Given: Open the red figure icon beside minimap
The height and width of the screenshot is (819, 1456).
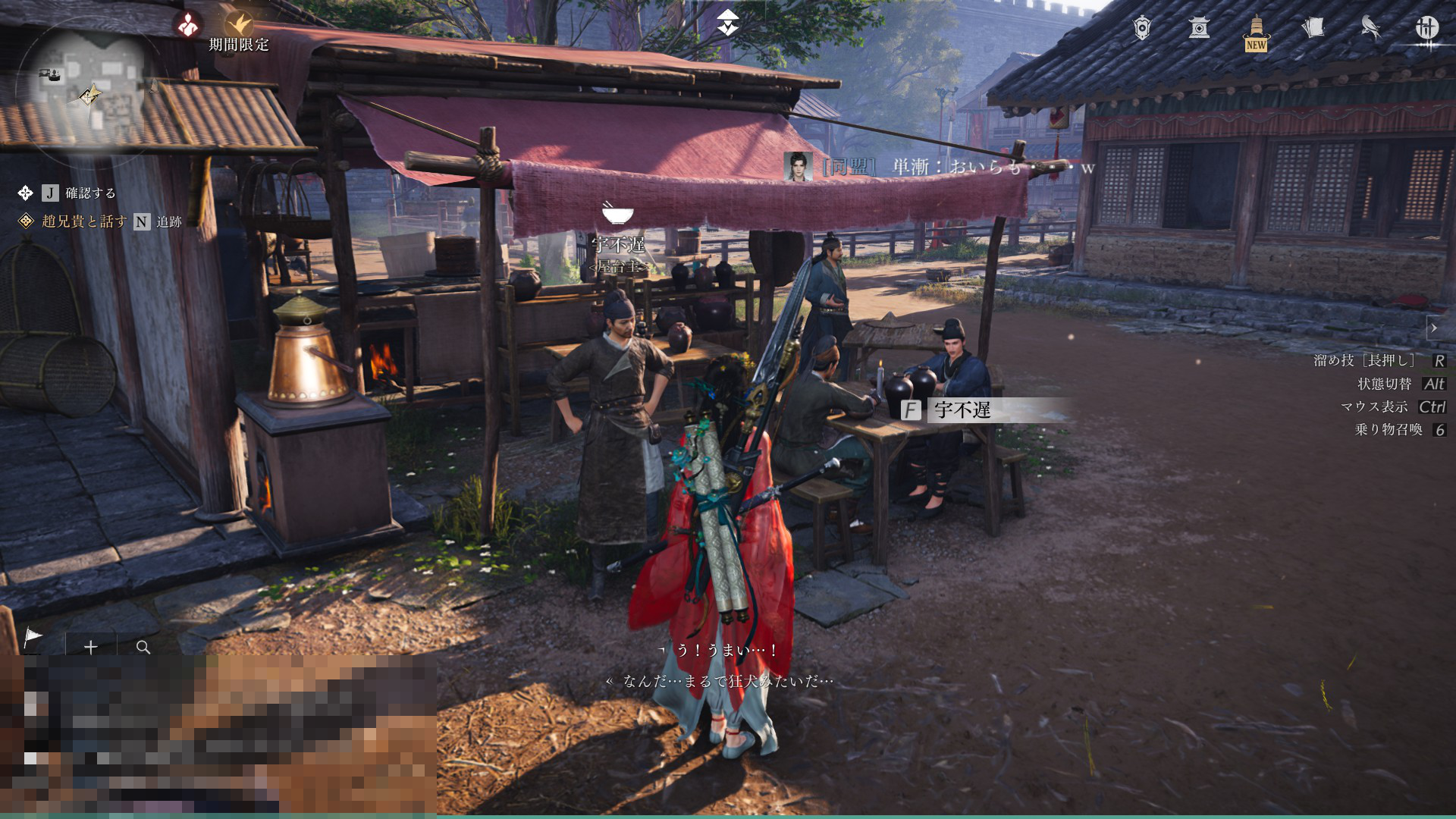Looking at the screenshot, I should point(187,24).
